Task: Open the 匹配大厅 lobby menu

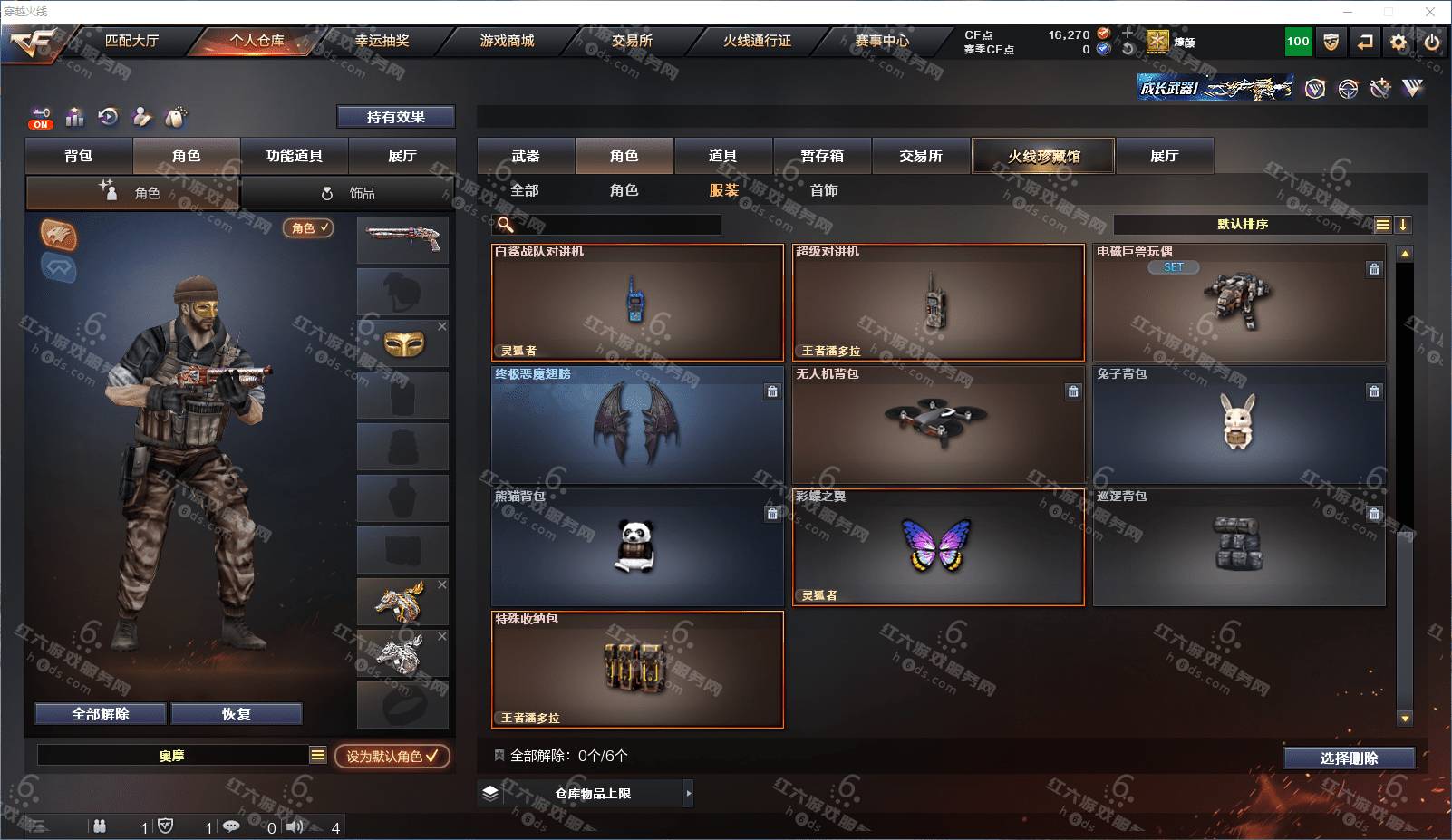Action: tap(131, 41)
